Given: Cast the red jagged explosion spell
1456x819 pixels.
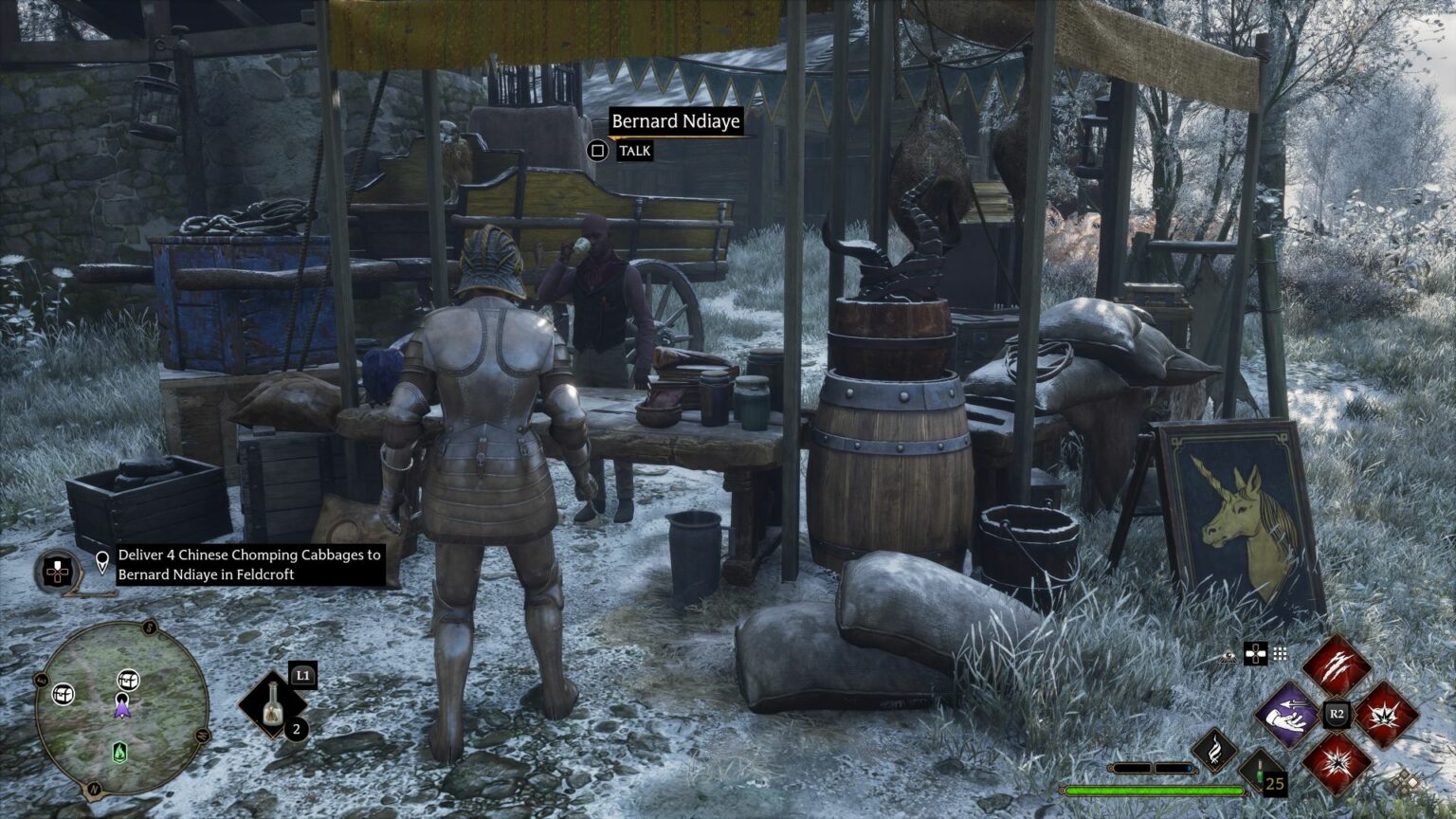Looking at the screenshot, I should click(1386, 715).
